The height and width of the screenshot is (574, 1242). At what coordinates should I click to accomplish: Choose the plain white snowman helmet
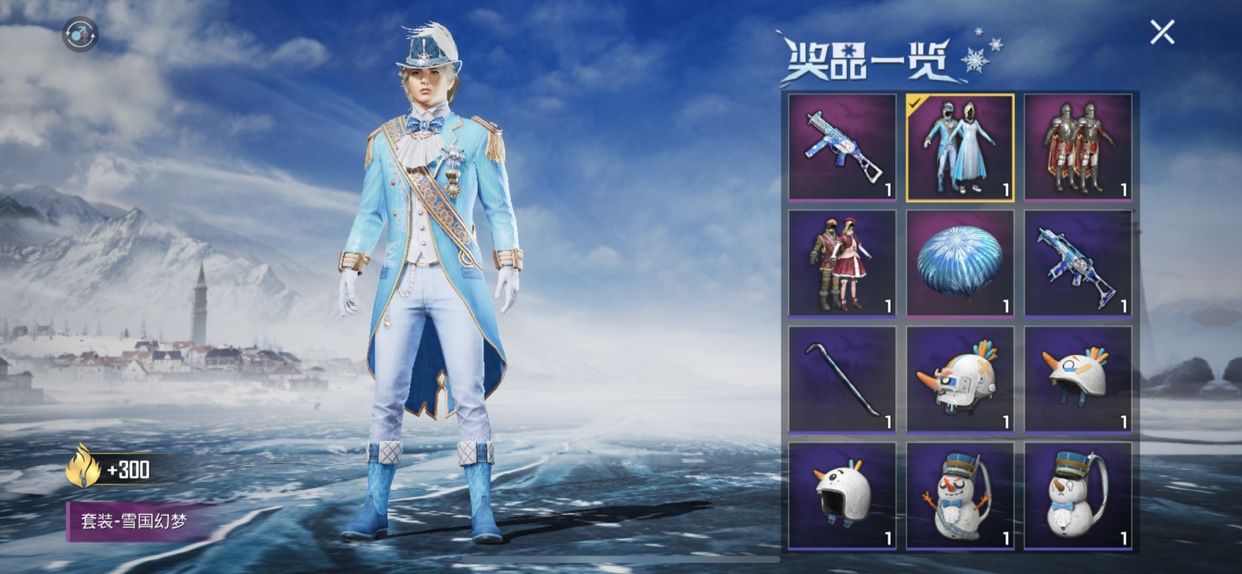[x=842, y=495]
